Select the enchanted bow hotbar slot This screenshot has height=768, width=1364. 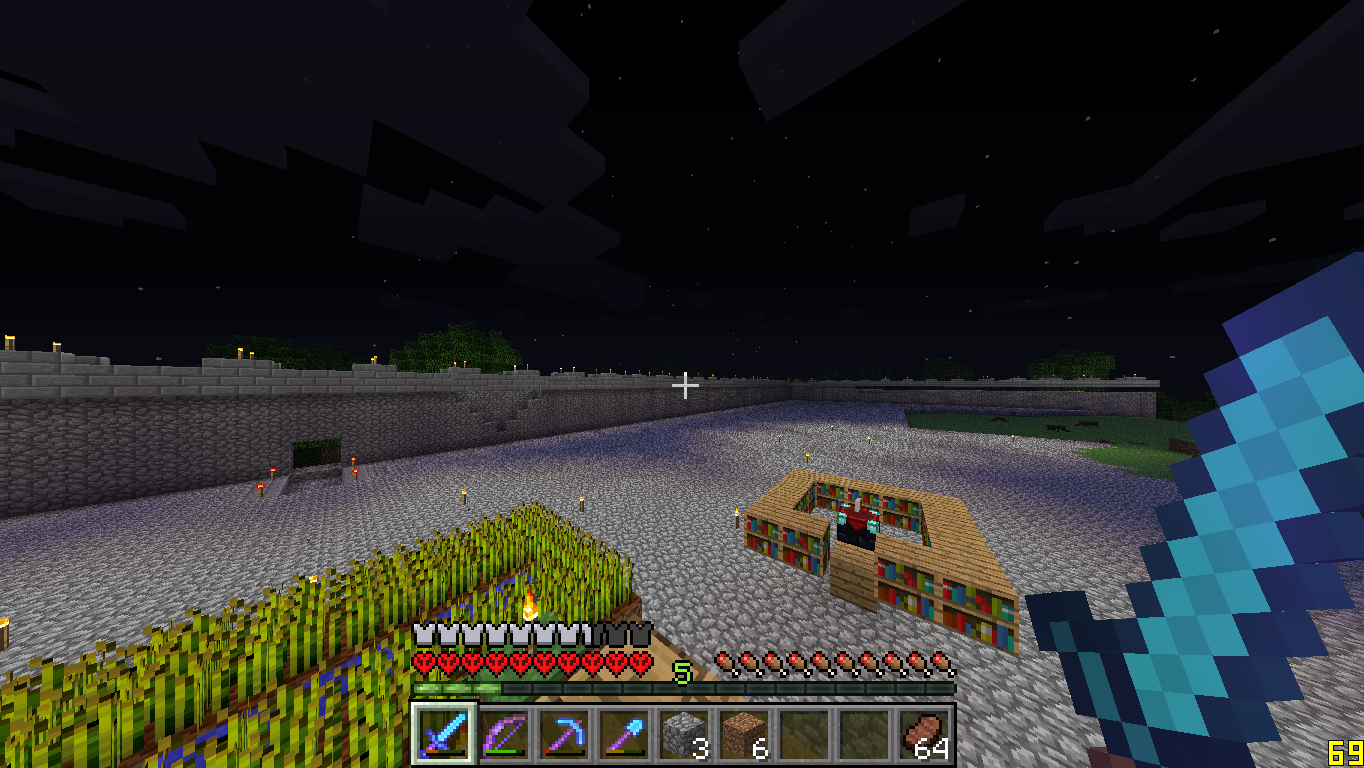point(503,735)
